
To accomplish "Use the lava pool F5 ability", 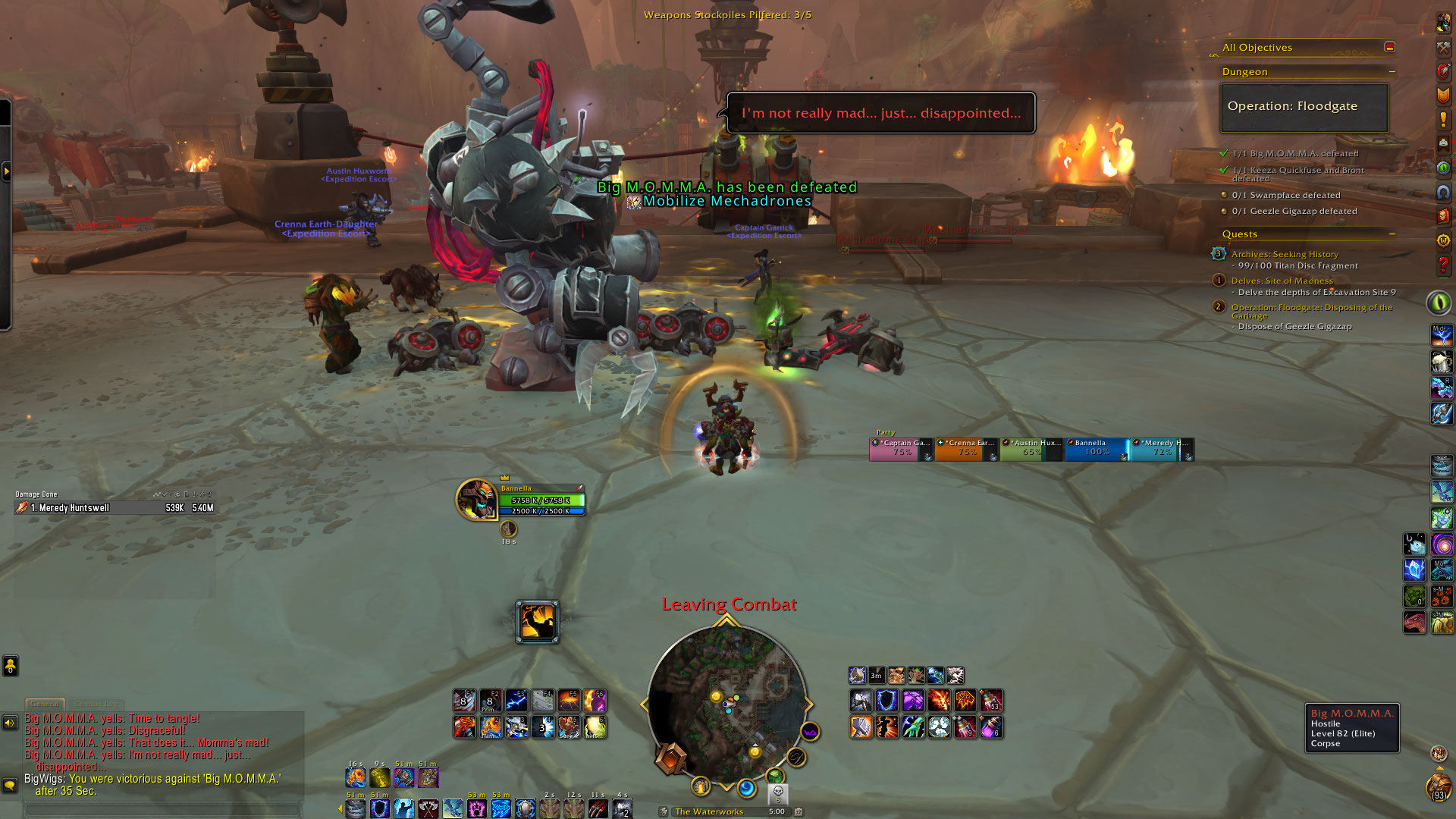I will pos(569,700).
